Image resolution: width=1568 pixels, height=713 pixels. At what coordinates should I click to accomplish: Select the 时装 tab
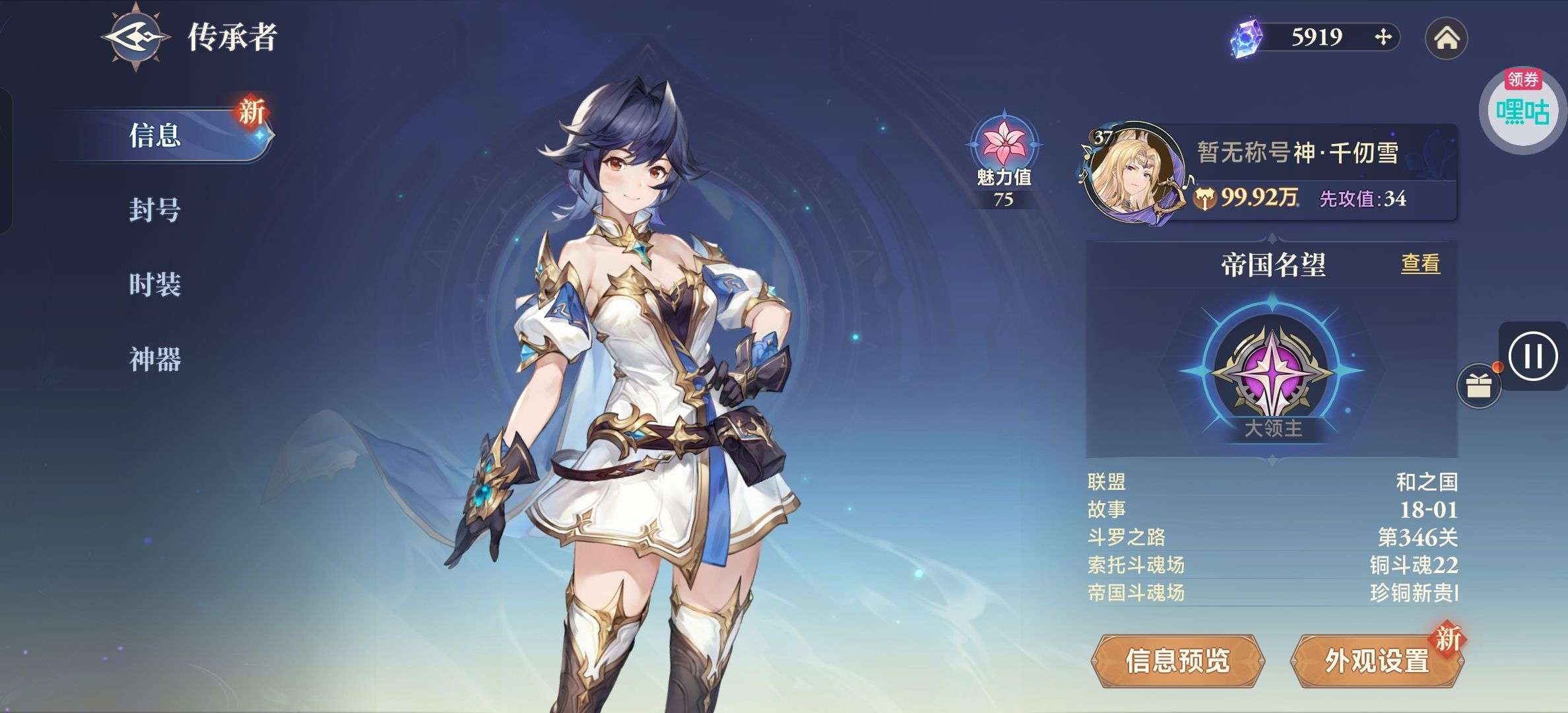[x=156, y=285]
